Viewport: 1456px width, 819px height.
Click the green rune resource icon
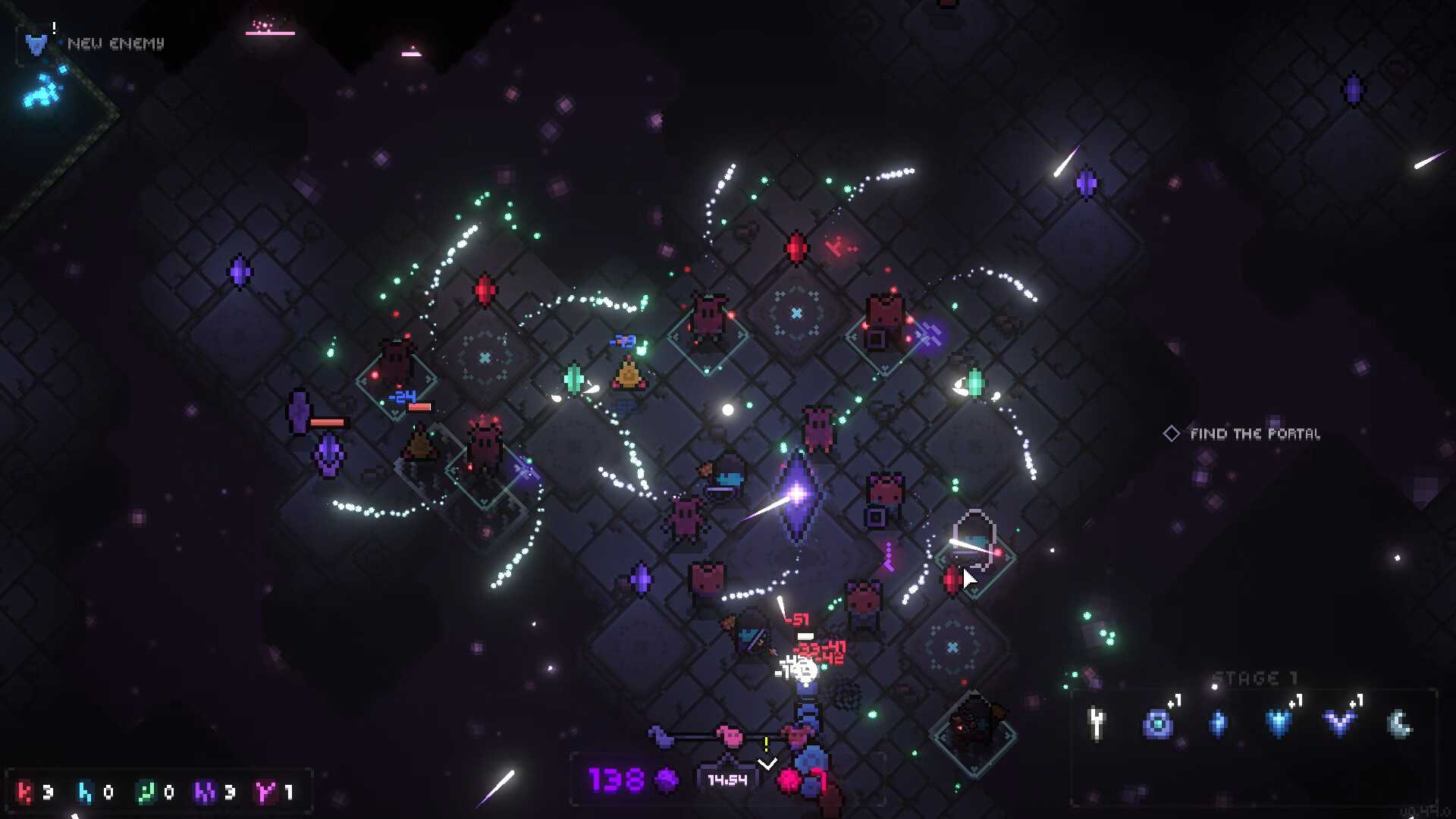[x=145, y=792]
